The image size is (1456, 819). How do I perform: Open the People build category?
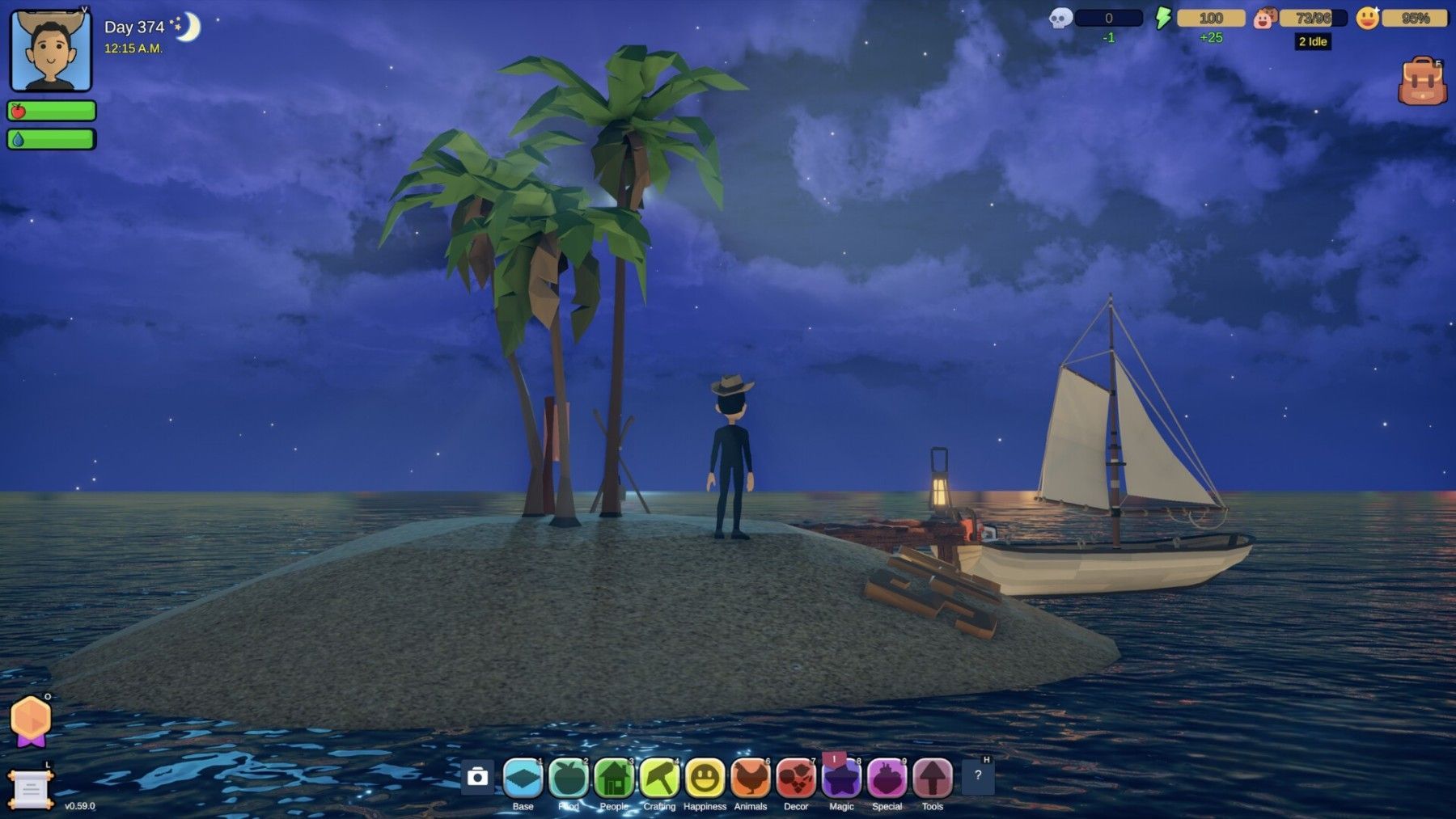click(614, 778)
